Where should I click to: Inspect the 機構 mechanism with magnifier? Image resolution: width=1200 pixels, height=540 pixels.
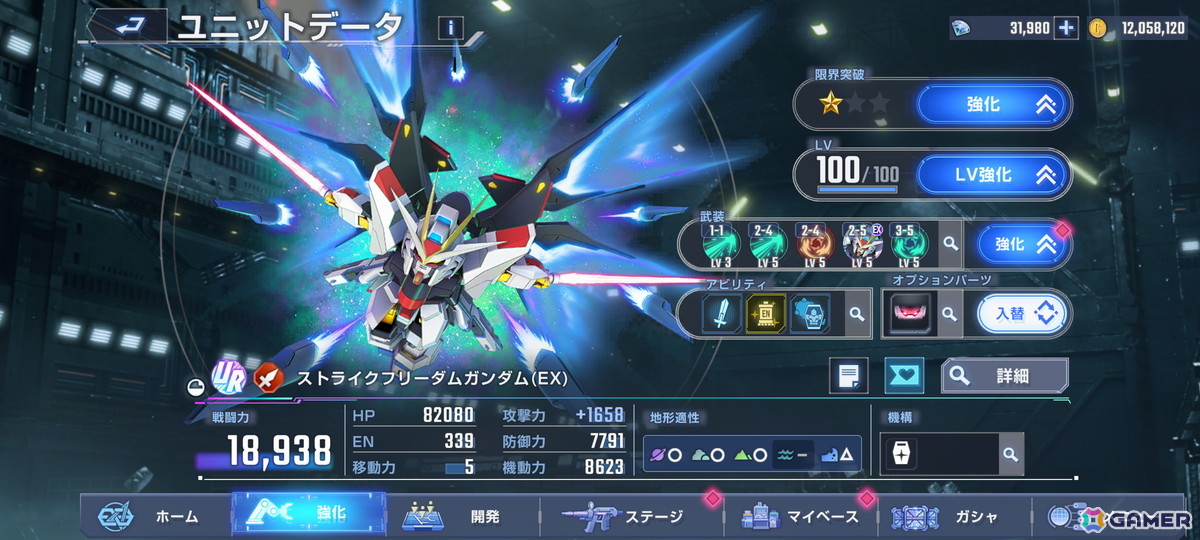pos(1010,454)
